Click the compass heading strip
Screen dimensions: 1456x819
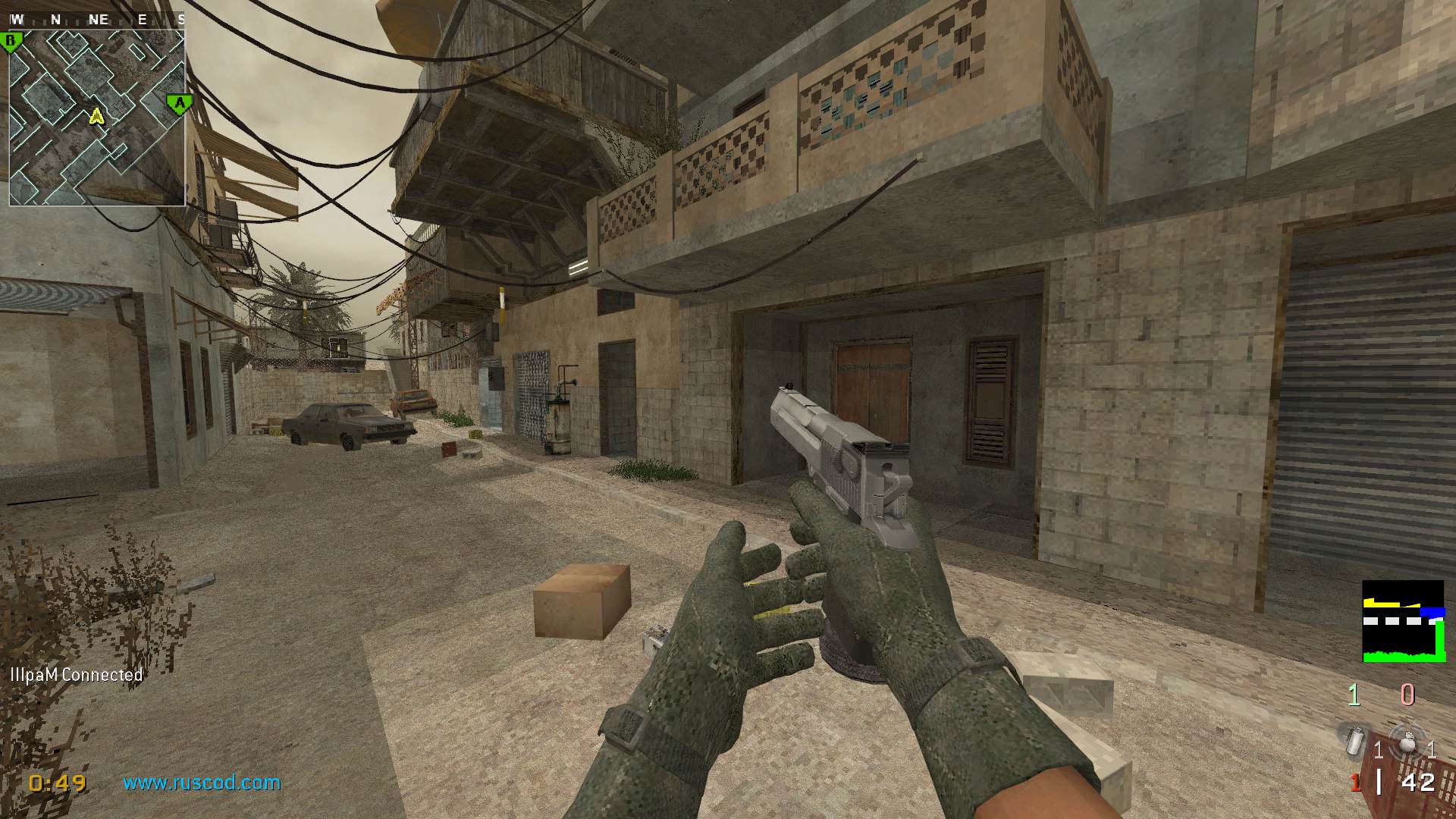[97, 20]
